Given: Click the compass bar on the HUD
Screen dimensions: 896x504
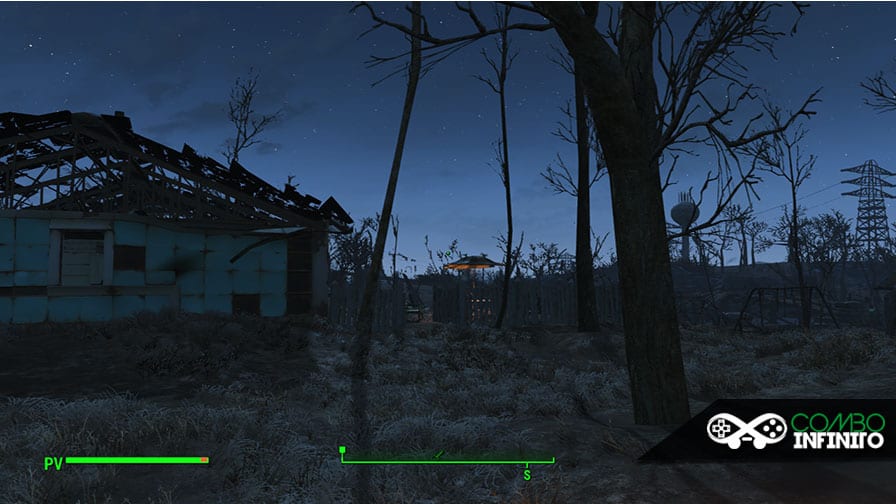Looking at the screenshot, I should click(447, 460).
